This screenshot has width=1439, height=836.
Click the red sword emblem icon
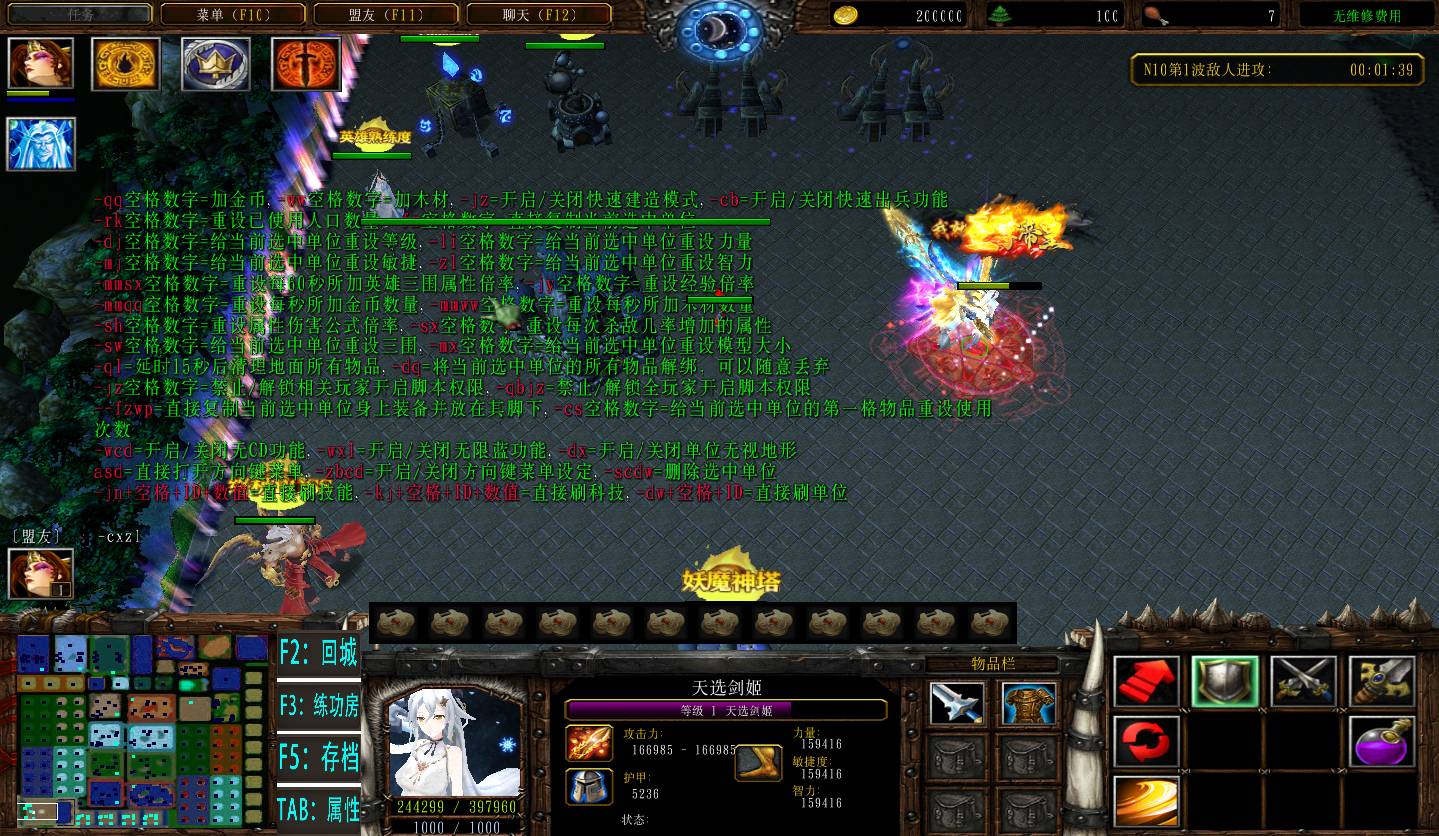coord(306,64)
